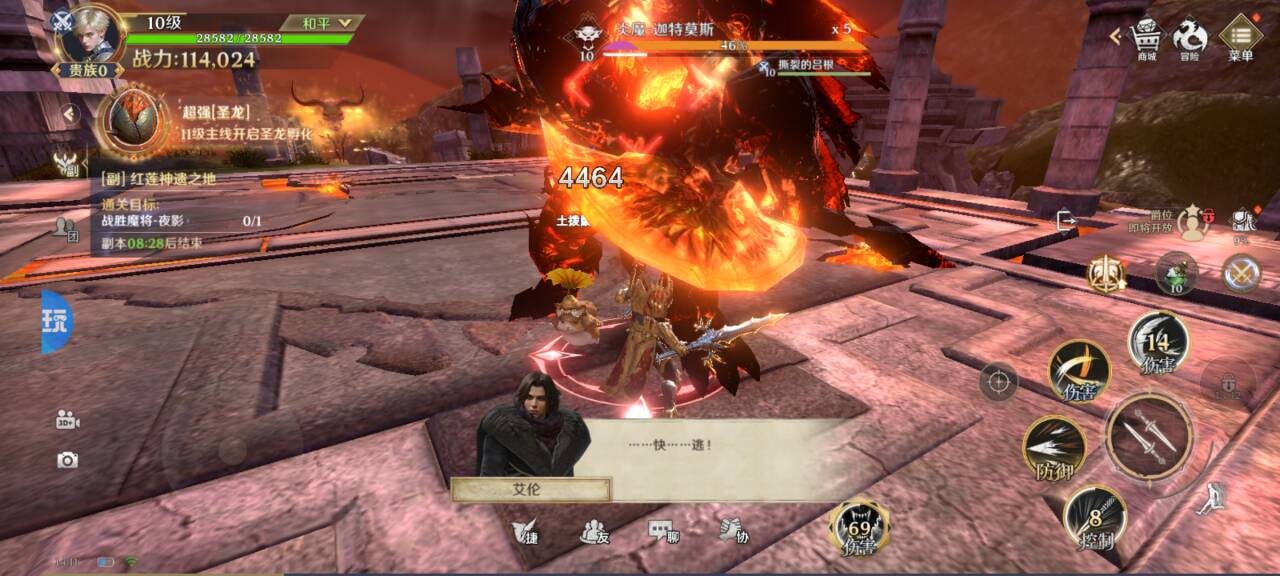Use the basic dual-sword attack
This screenshot has width=1280, height=576.
point(1148,436)
